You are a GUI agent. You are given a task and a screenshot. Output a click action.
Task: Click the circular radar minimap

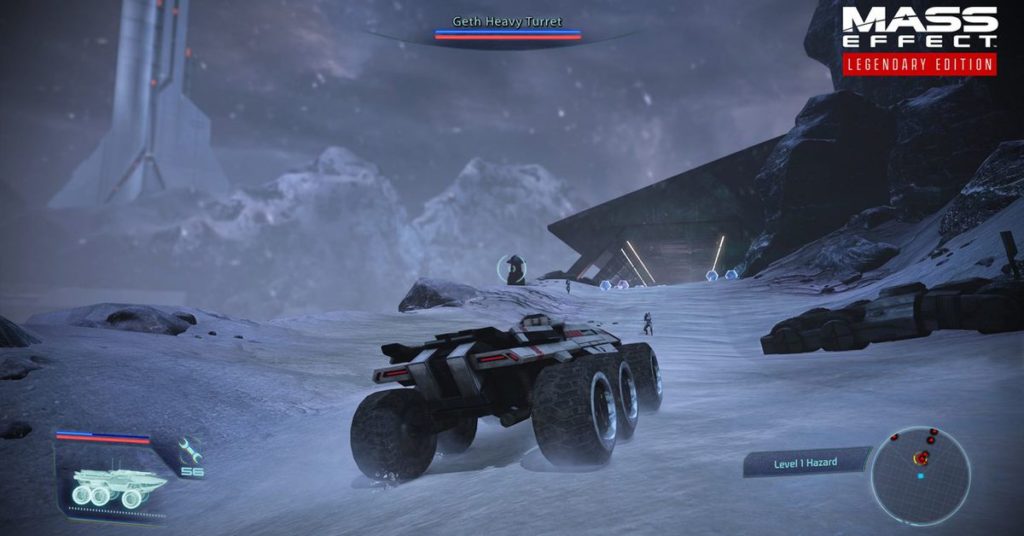pos(920,475)
